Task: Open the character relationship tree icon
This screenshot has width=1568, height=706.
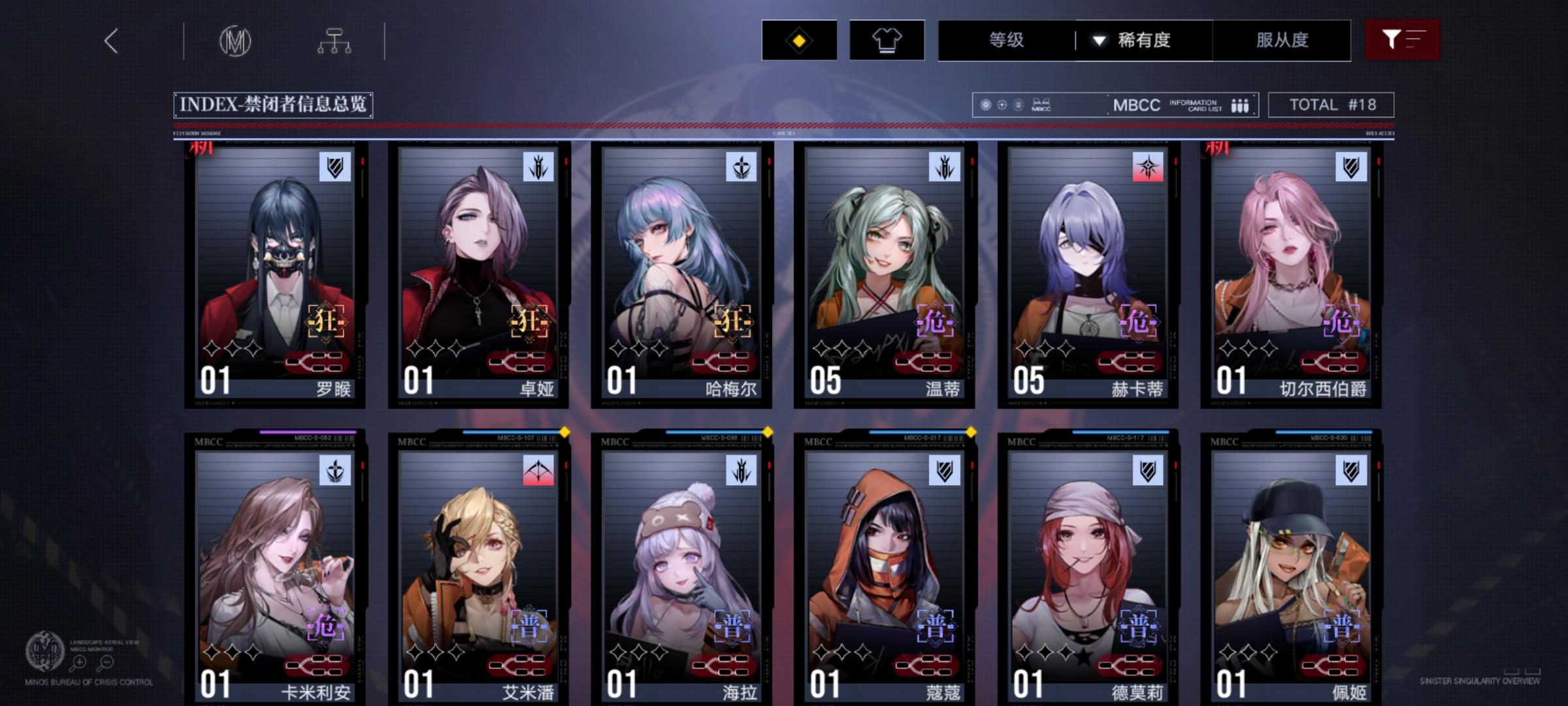Action: [x=335, y=41]
